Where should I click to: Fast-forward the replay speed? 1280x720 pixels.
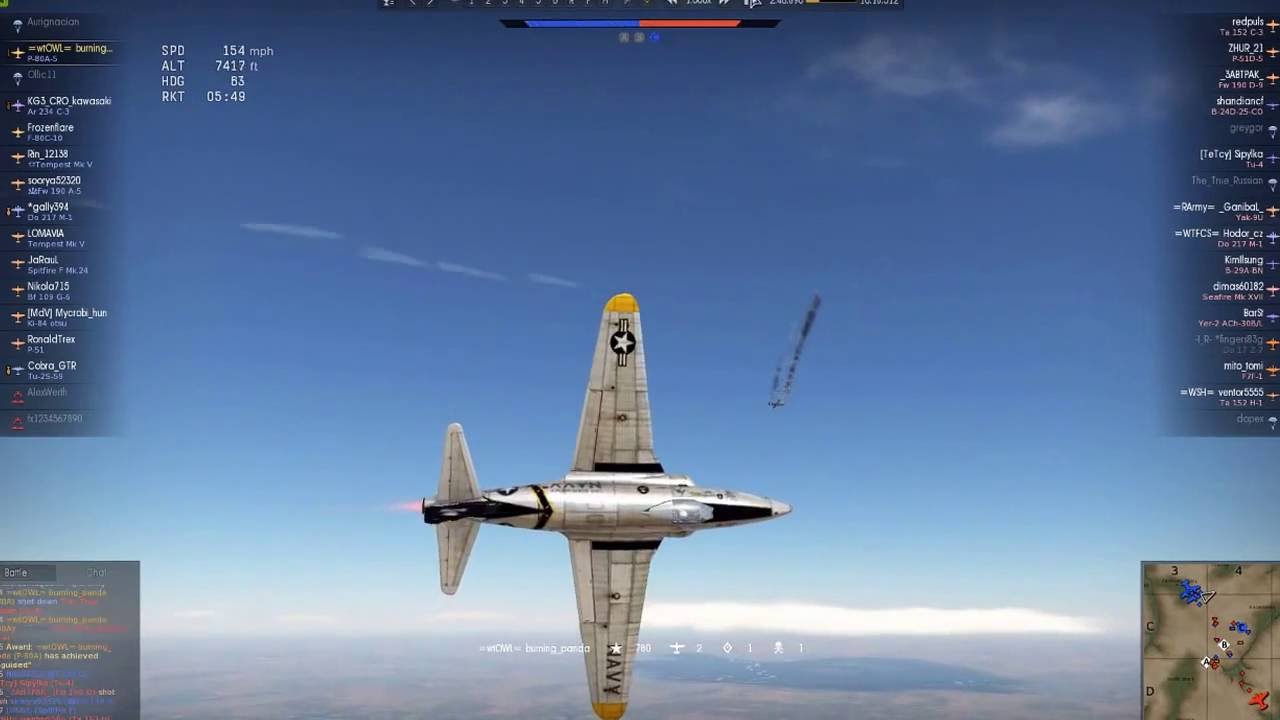coord(725,3)
